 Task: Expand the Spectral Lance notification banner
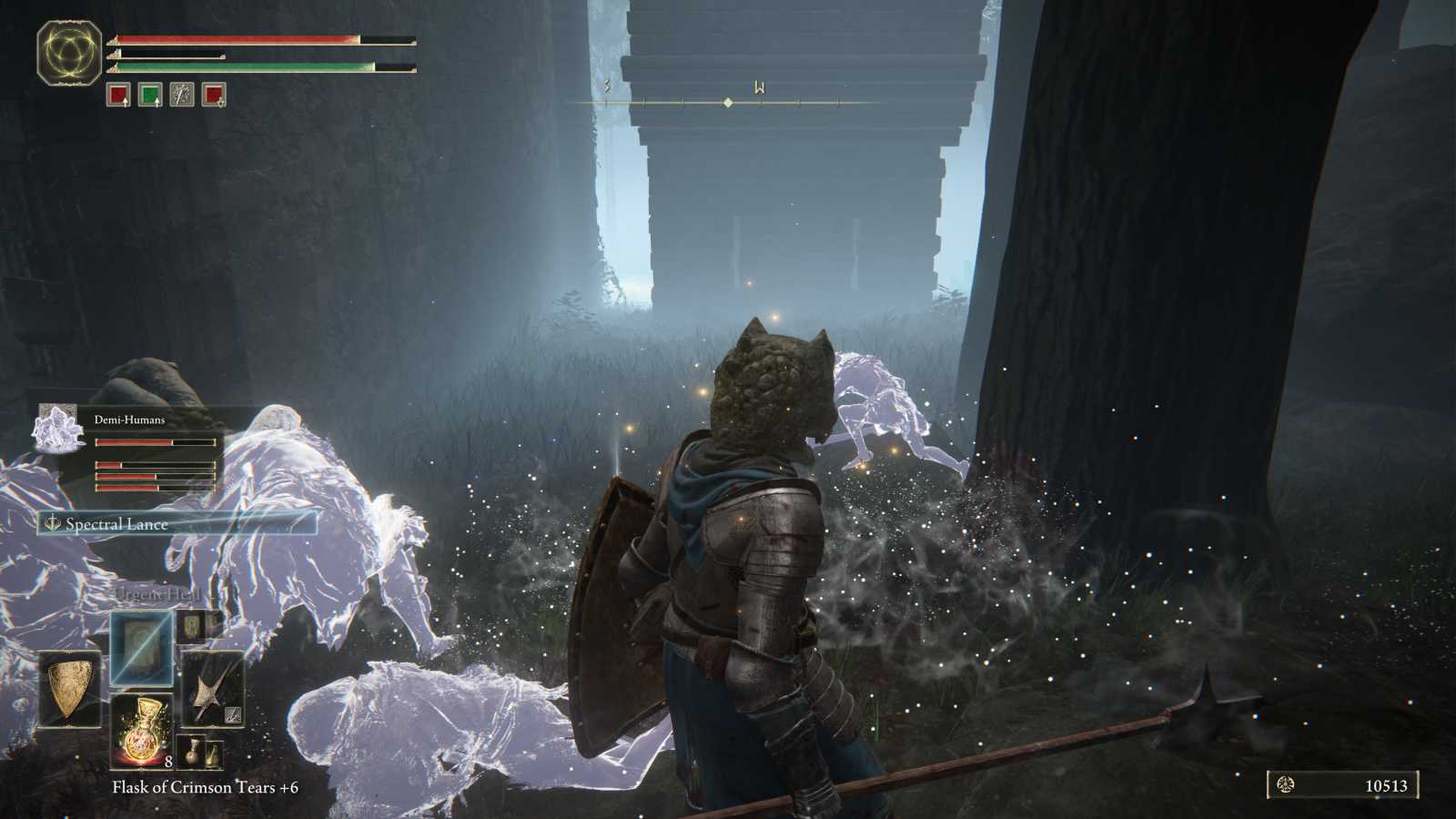(118, 524)
